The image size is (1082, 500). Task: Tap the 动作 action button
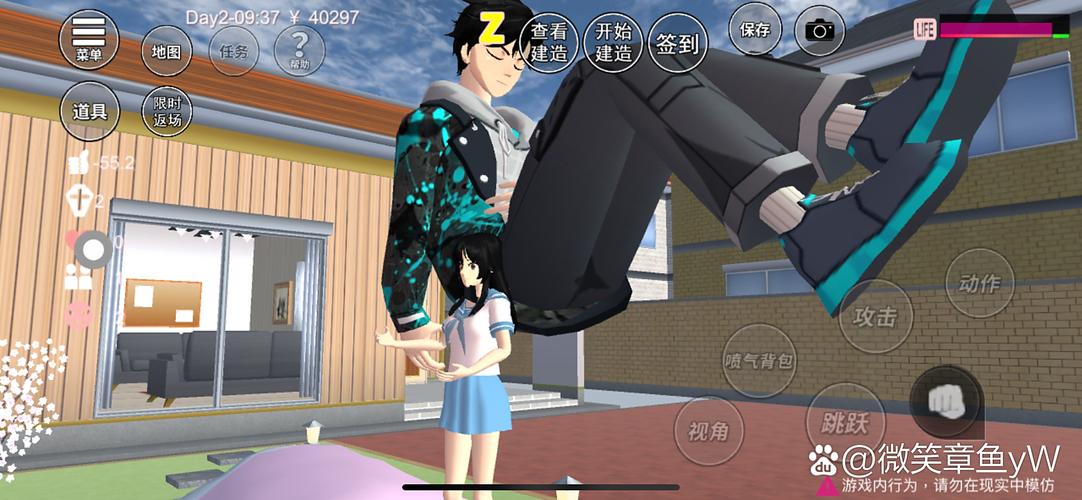(978, 284)
